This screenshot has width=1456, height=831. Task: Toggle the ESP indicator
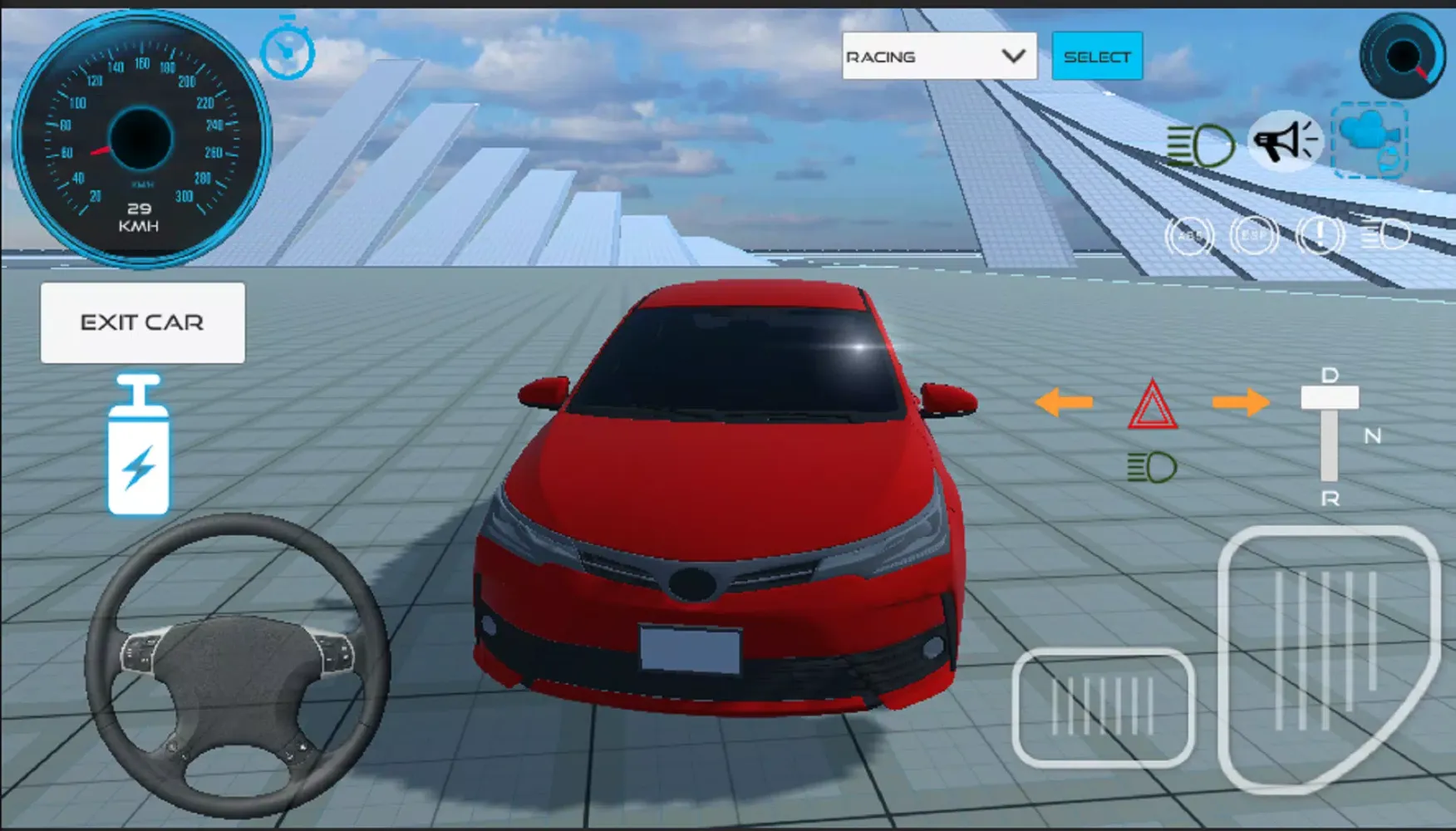tap(1253, 236)
